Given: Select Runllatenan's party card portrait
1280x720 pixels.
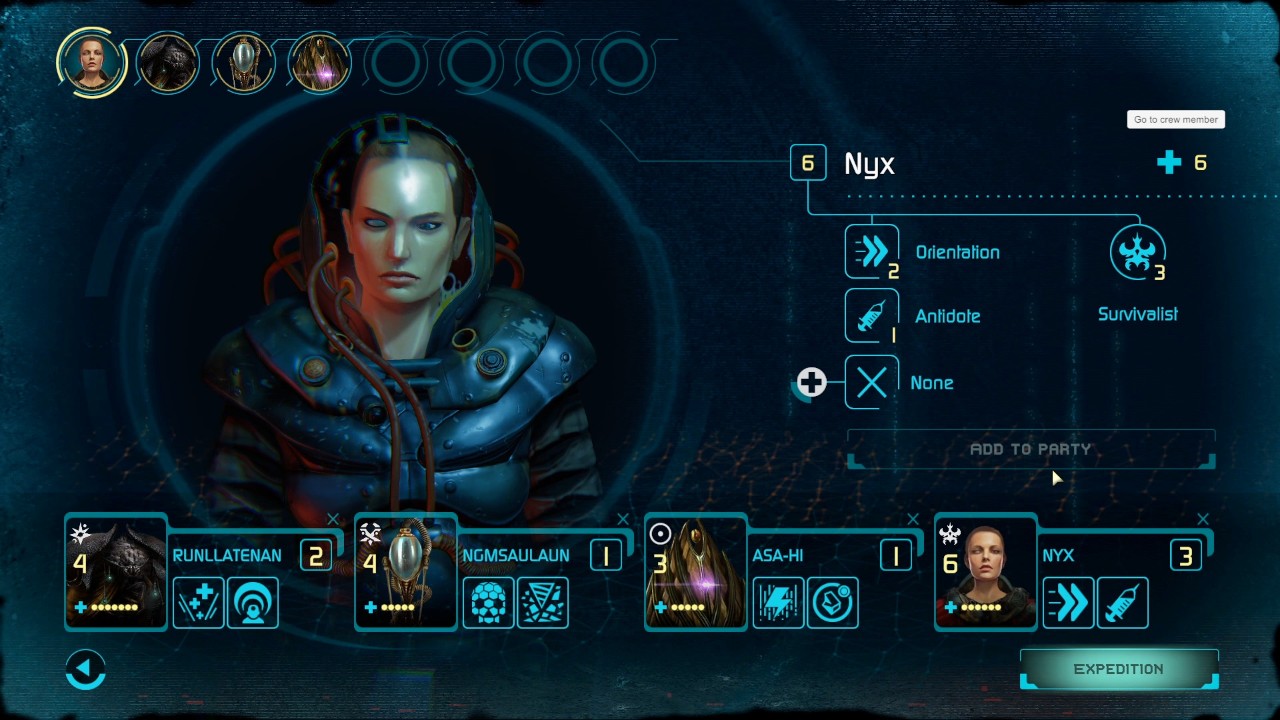Looking at the screenshot, I should [x=117, y=572].
